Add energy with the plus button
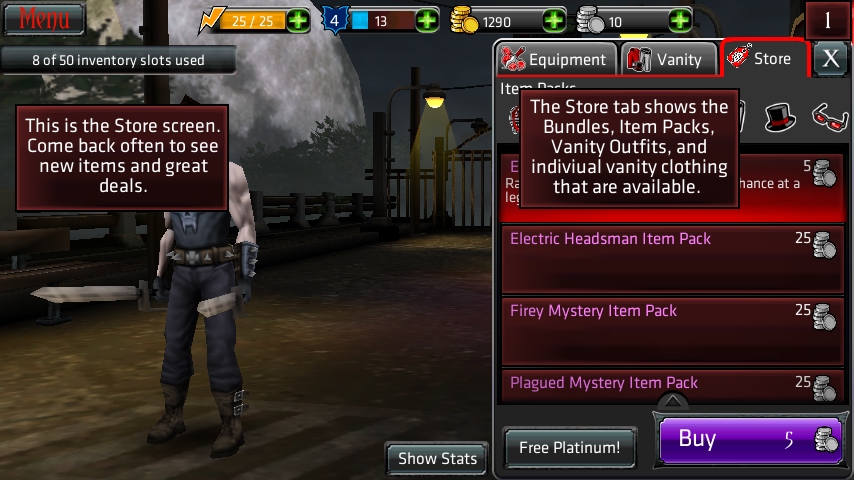The image size is (854, 480). click(298, 20)
